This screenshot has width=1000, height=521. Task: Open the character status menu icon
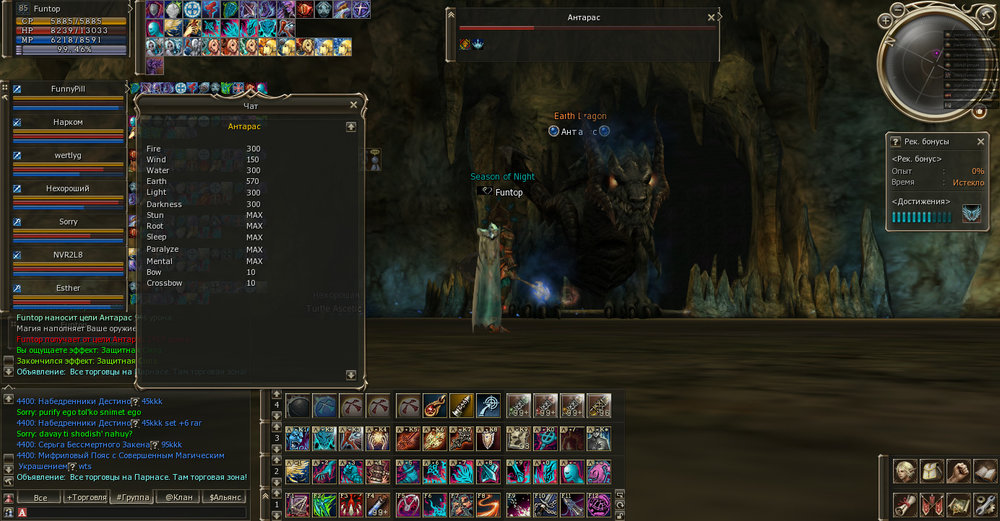click(905, 470)
